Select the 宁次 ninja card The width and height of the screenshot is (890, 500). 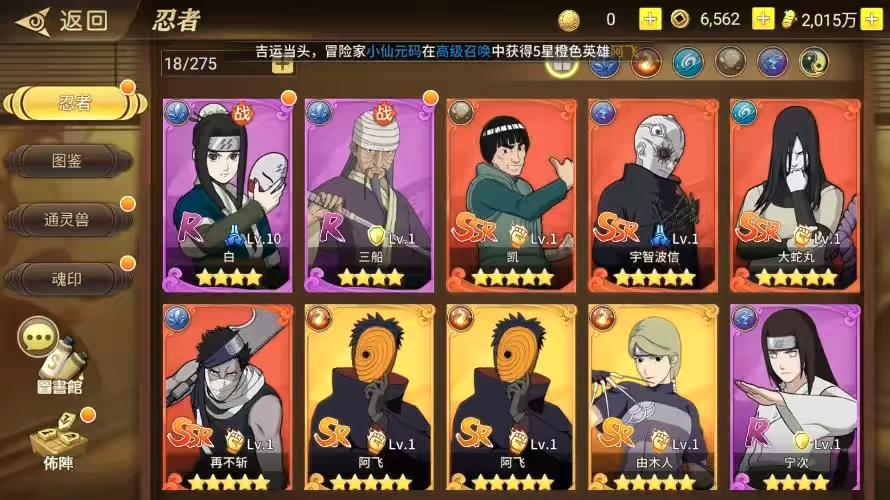[x=796, y=397]
